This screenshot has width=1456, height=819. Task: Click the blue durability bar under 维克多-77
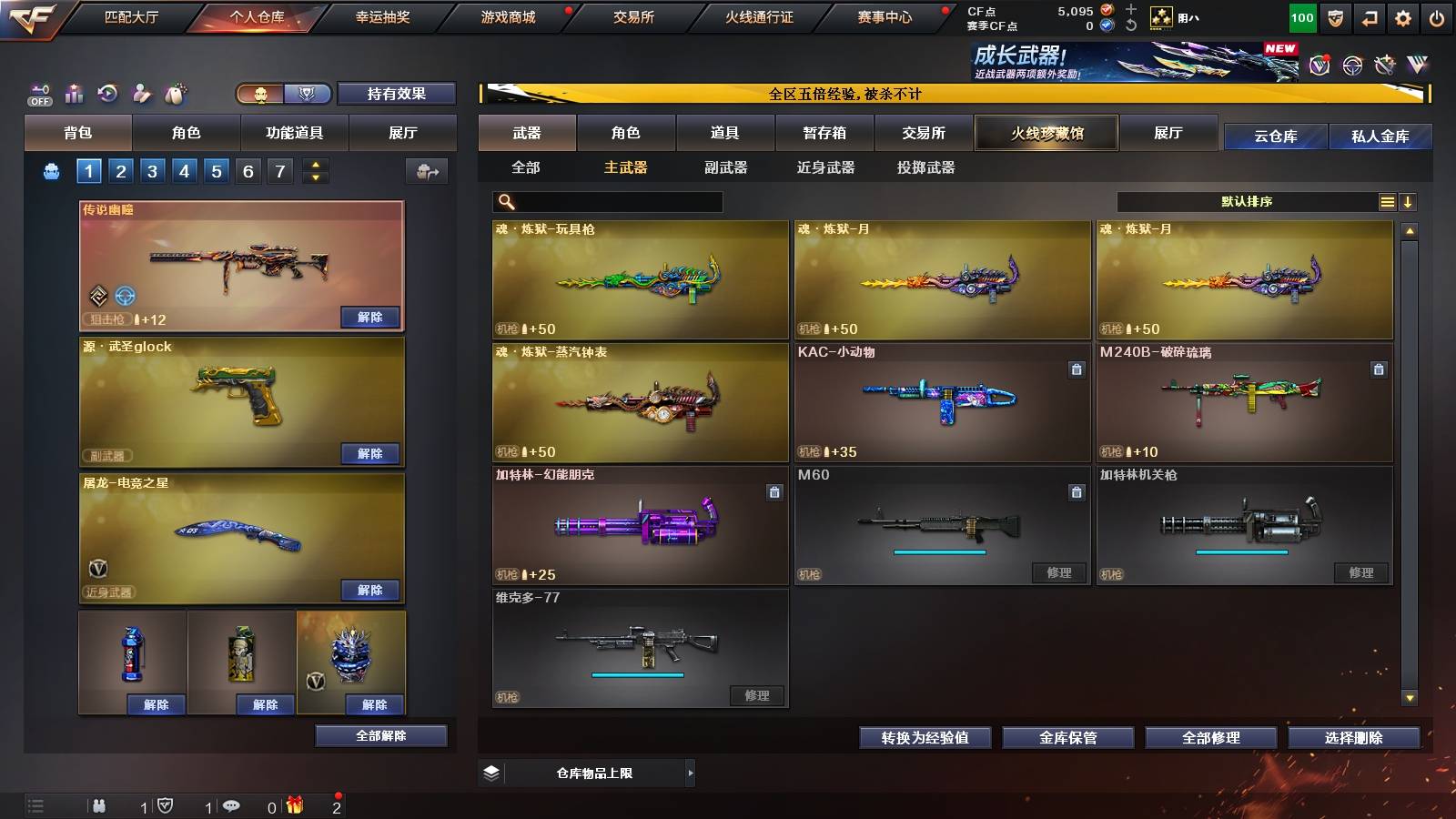coord(637,675)
